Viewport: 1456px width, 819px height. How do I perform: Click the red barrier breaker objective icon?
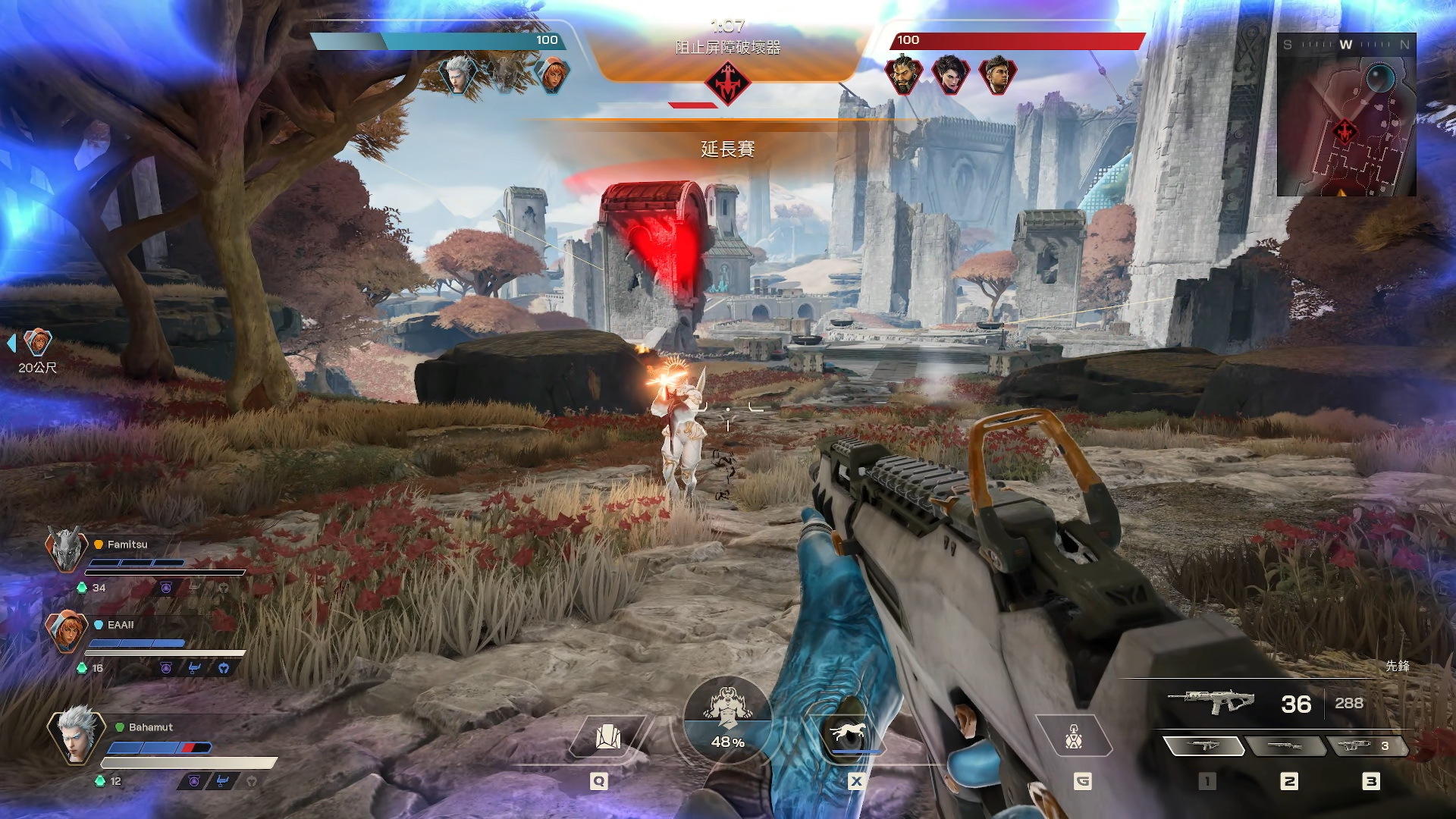[727, 83]
